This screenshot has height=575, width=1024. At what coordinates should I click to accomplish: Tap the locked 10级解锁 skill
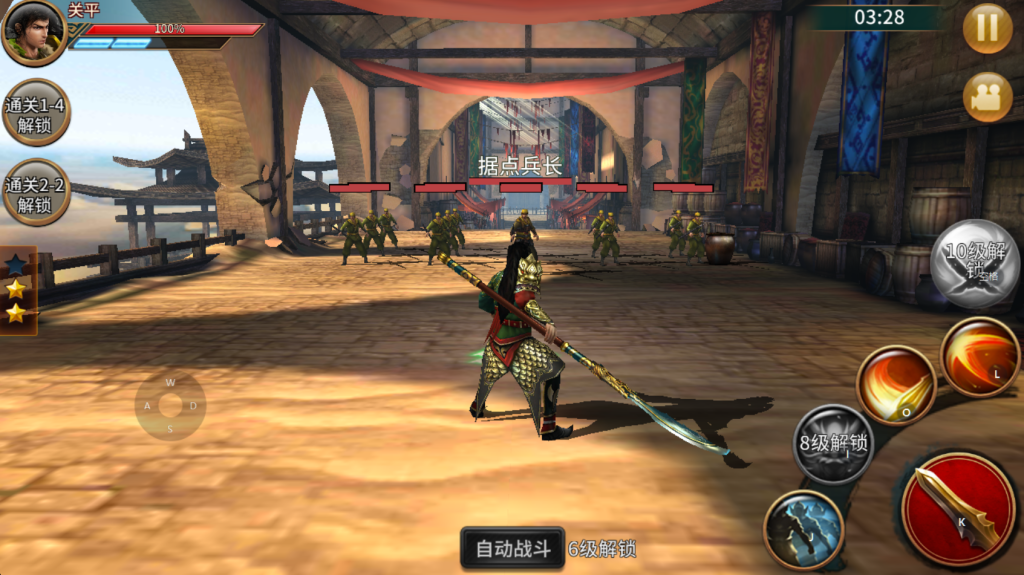[x=975, y=263]
